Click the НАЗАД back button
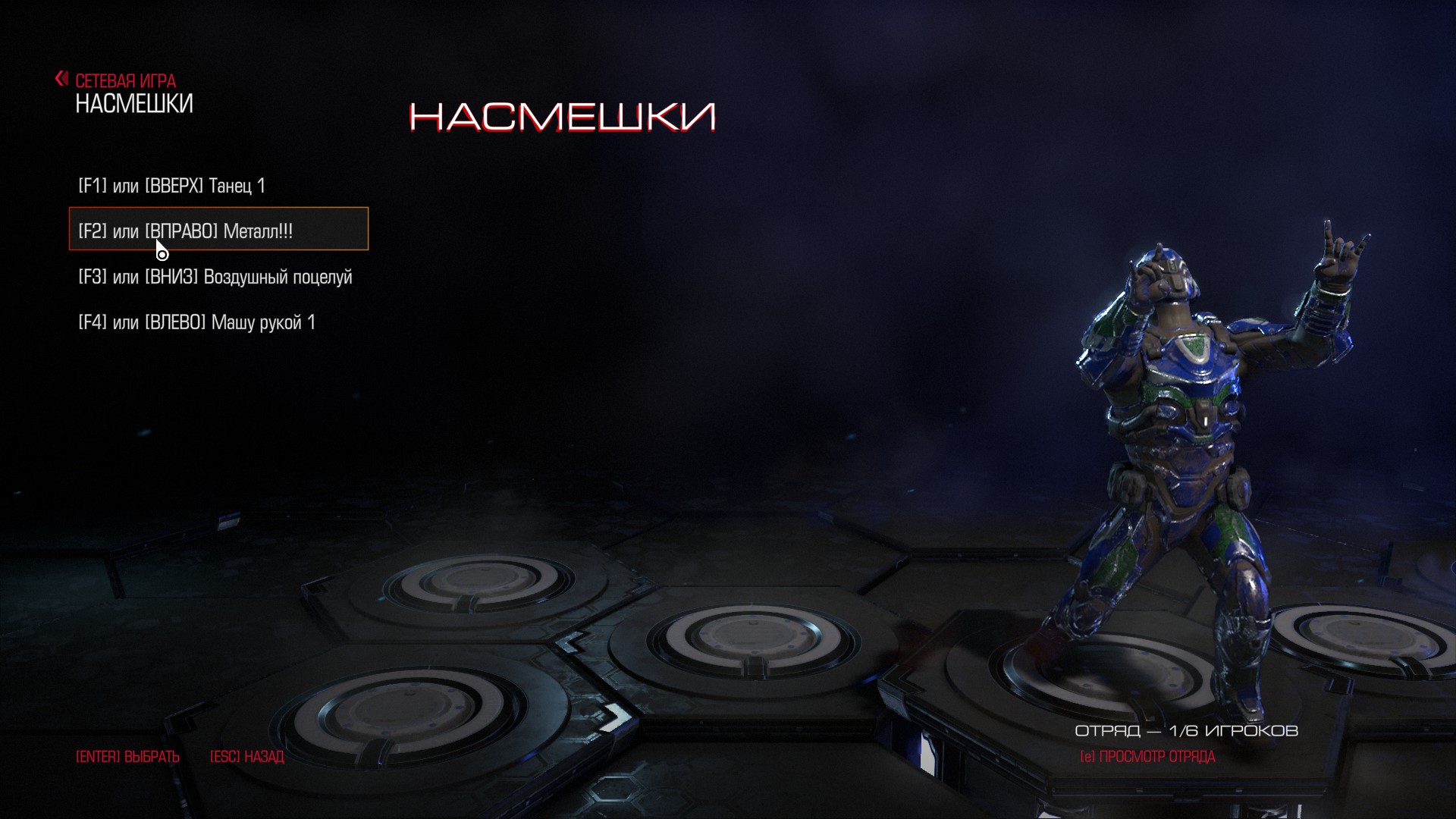Image resolution: width=1456 pixels, height=819 pixels. click(x=246, y=757)
